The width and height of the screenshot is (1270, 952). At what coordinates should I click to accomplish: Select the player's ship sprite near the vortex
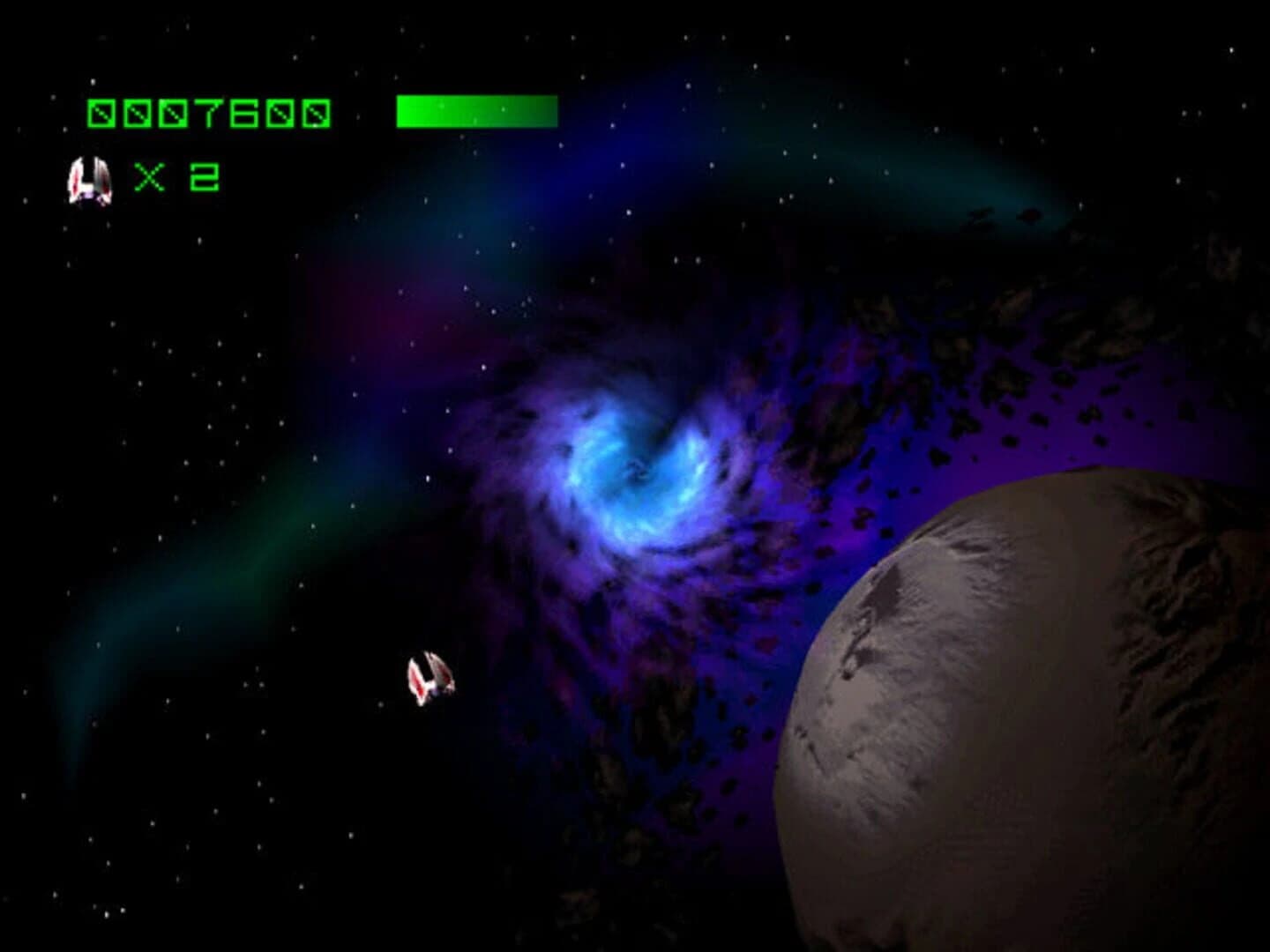tap(431, 677)
